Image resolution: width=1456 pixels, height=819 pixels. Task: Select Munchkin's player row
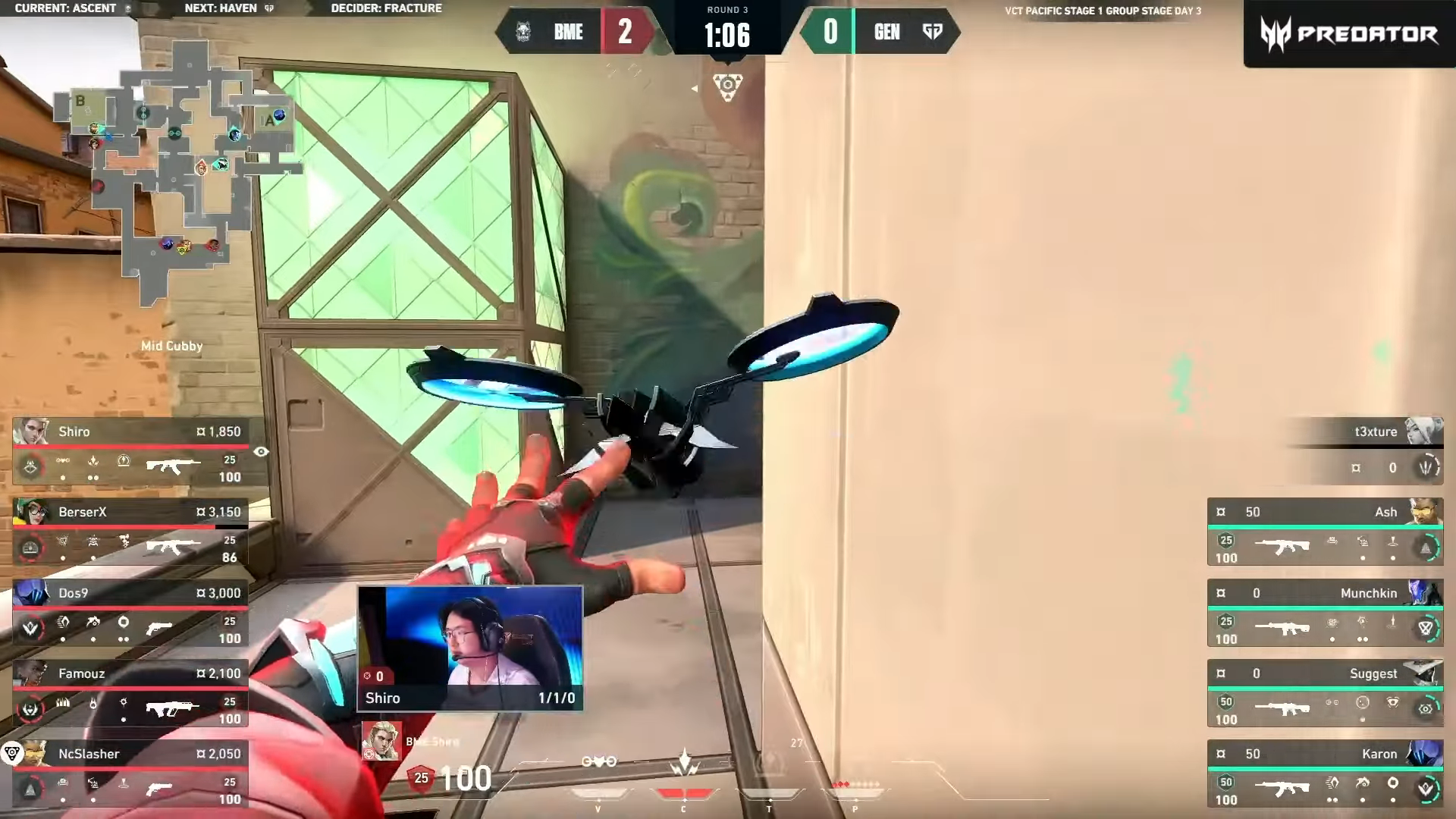(1325, 613)
